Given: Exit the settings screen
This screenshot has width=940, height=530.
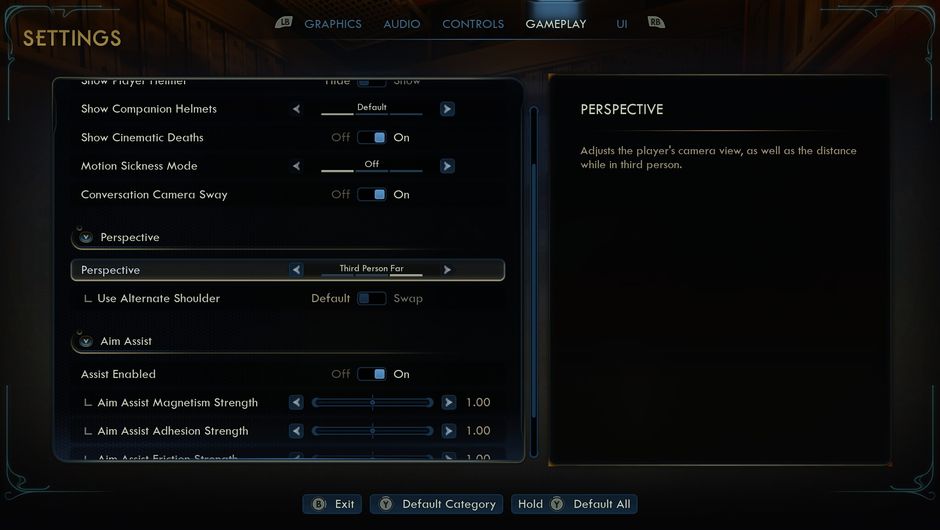Looking at the screenshot, I should click(x=333, y=504).
